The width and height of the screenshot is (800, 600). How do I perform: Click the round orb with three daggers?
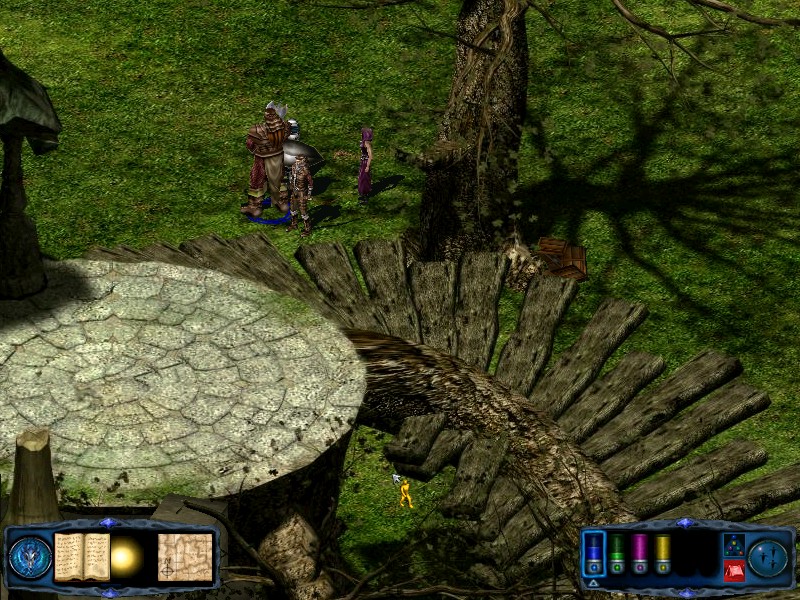(769, 557)
